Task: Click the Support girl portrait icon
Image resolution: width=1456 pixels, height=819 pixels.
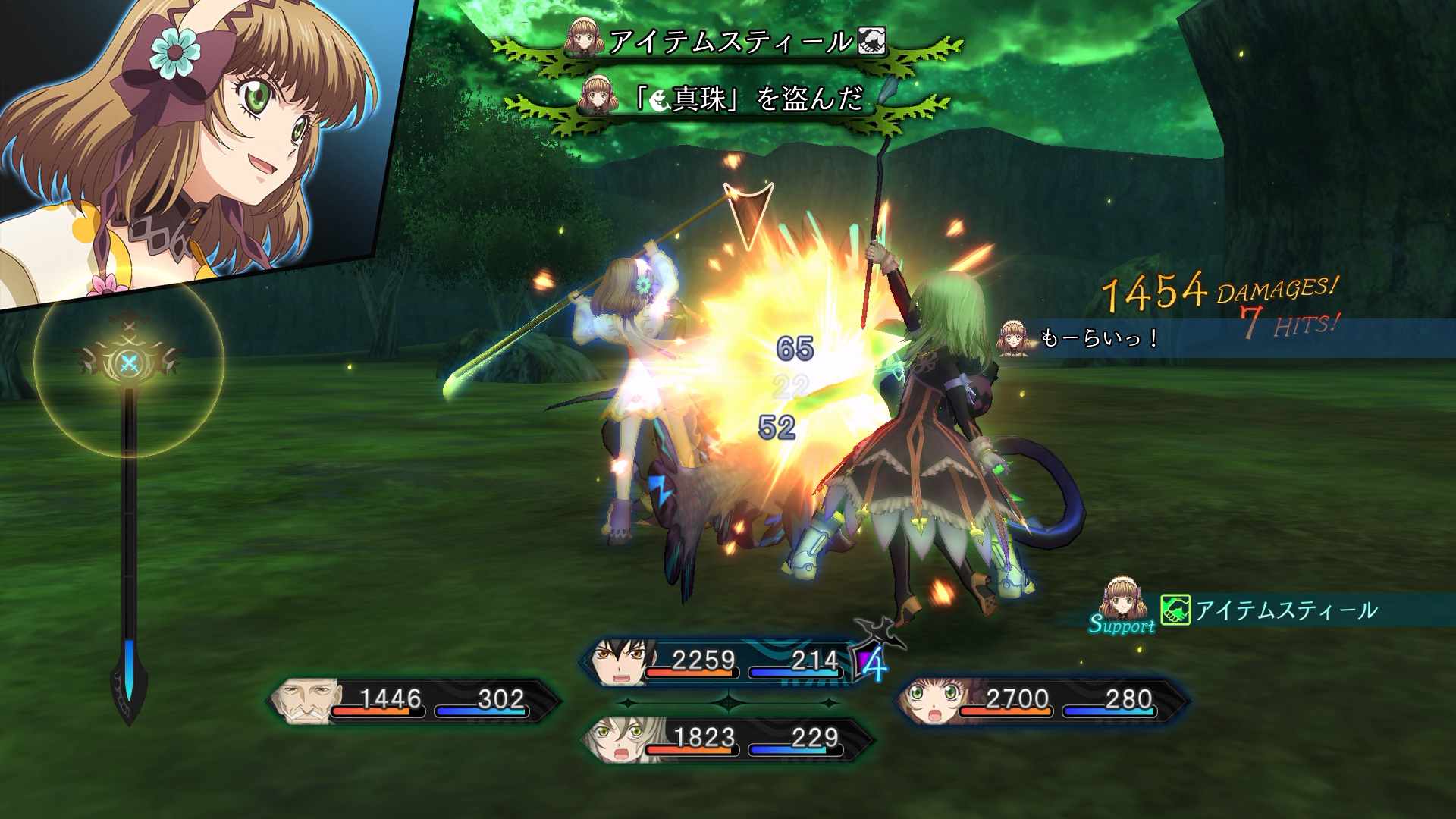Action: coord(1122,599)
